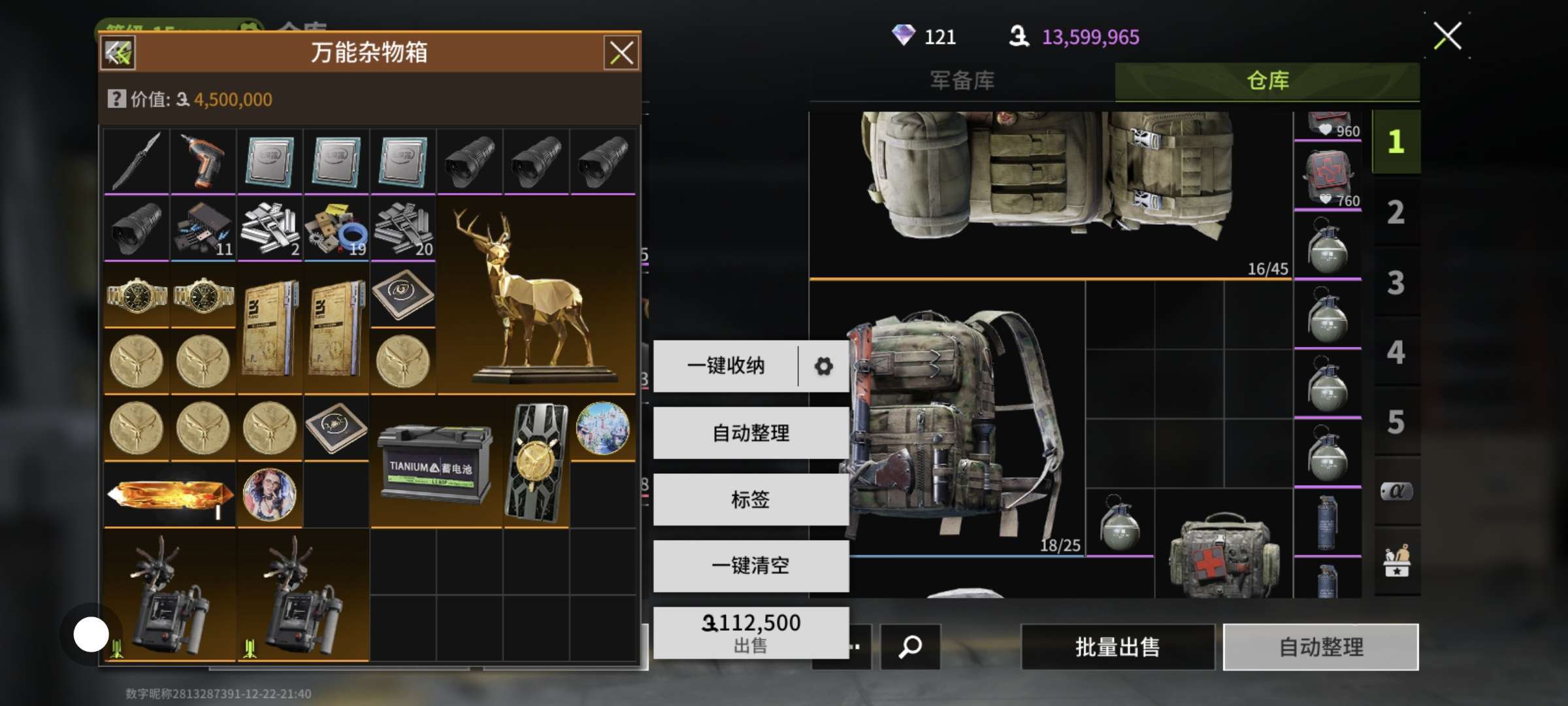Select the 标签 option
The image size is (1568, 706).
[x=751, y=499]
